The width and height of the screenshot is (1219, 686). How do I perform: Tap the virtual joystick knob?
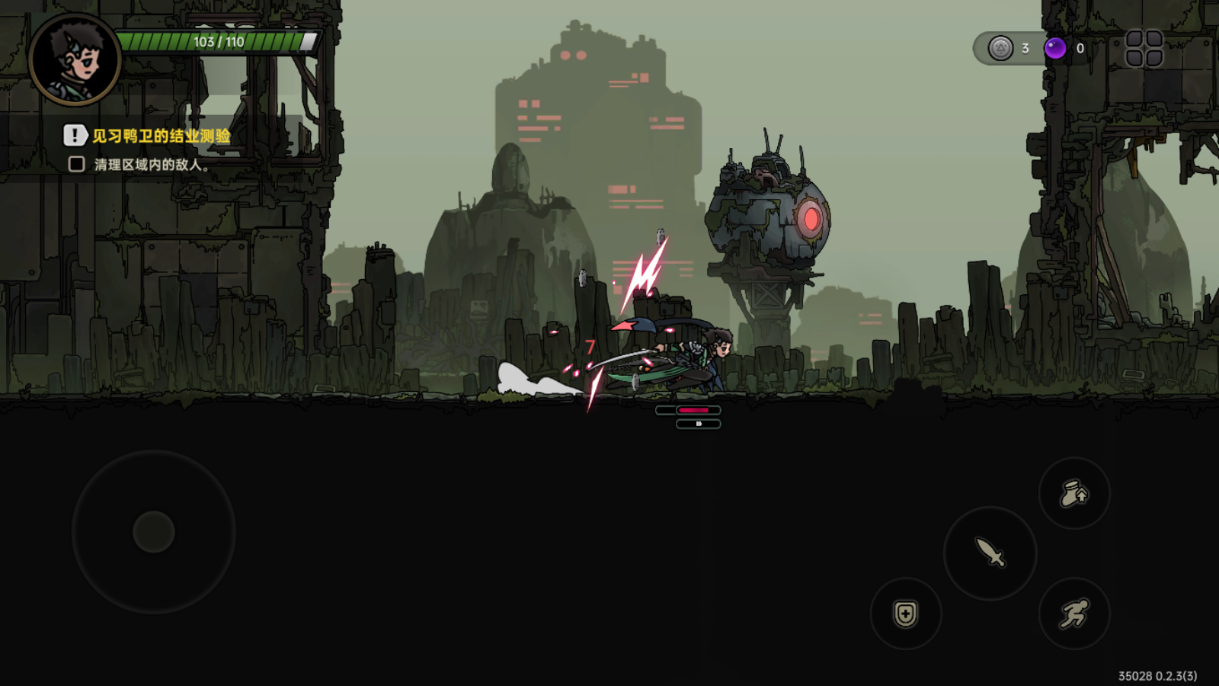[x=154, y=532]
